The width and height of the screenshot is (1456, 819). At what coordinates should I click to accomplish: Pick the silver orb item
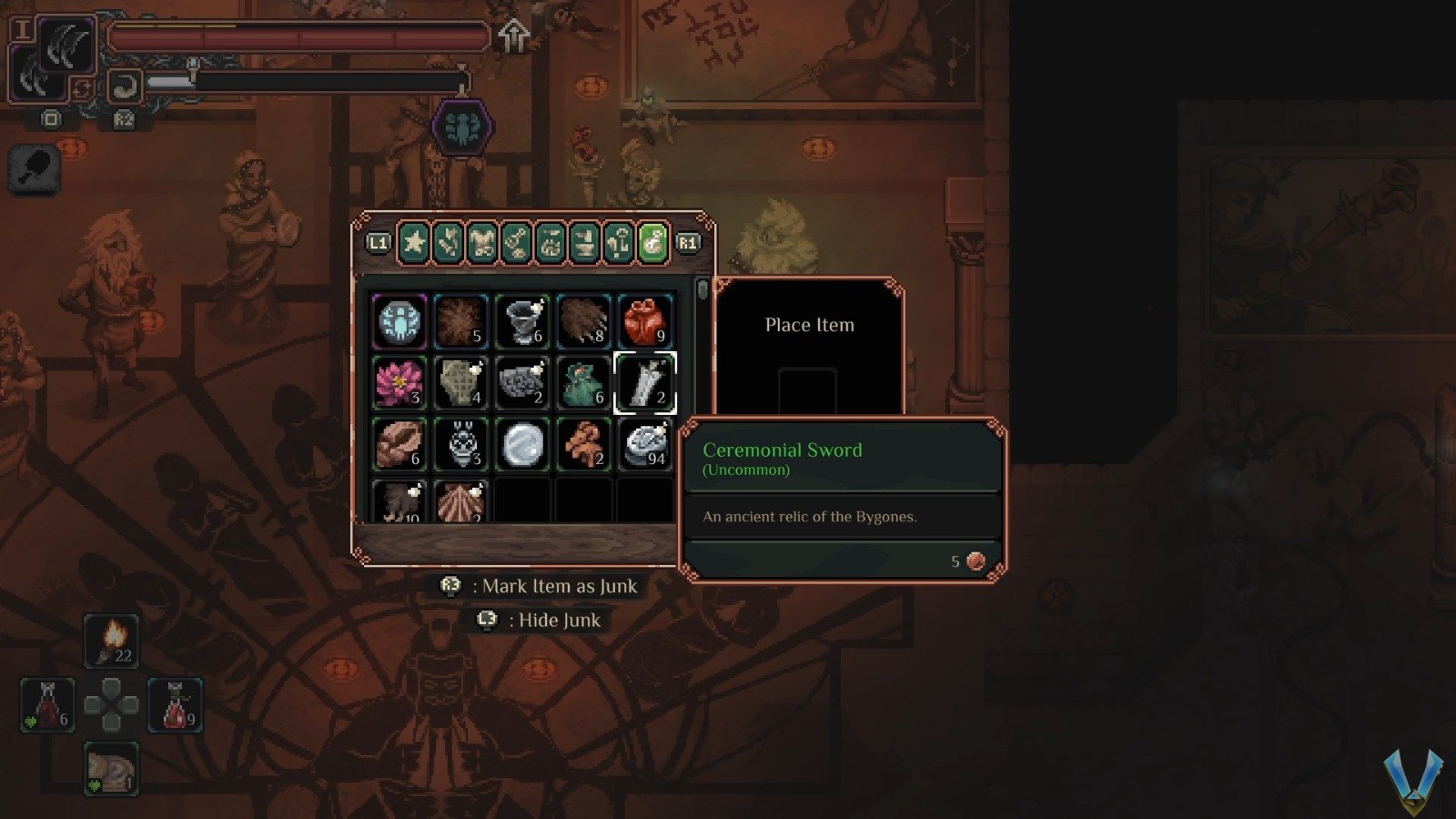pos(522,445)
